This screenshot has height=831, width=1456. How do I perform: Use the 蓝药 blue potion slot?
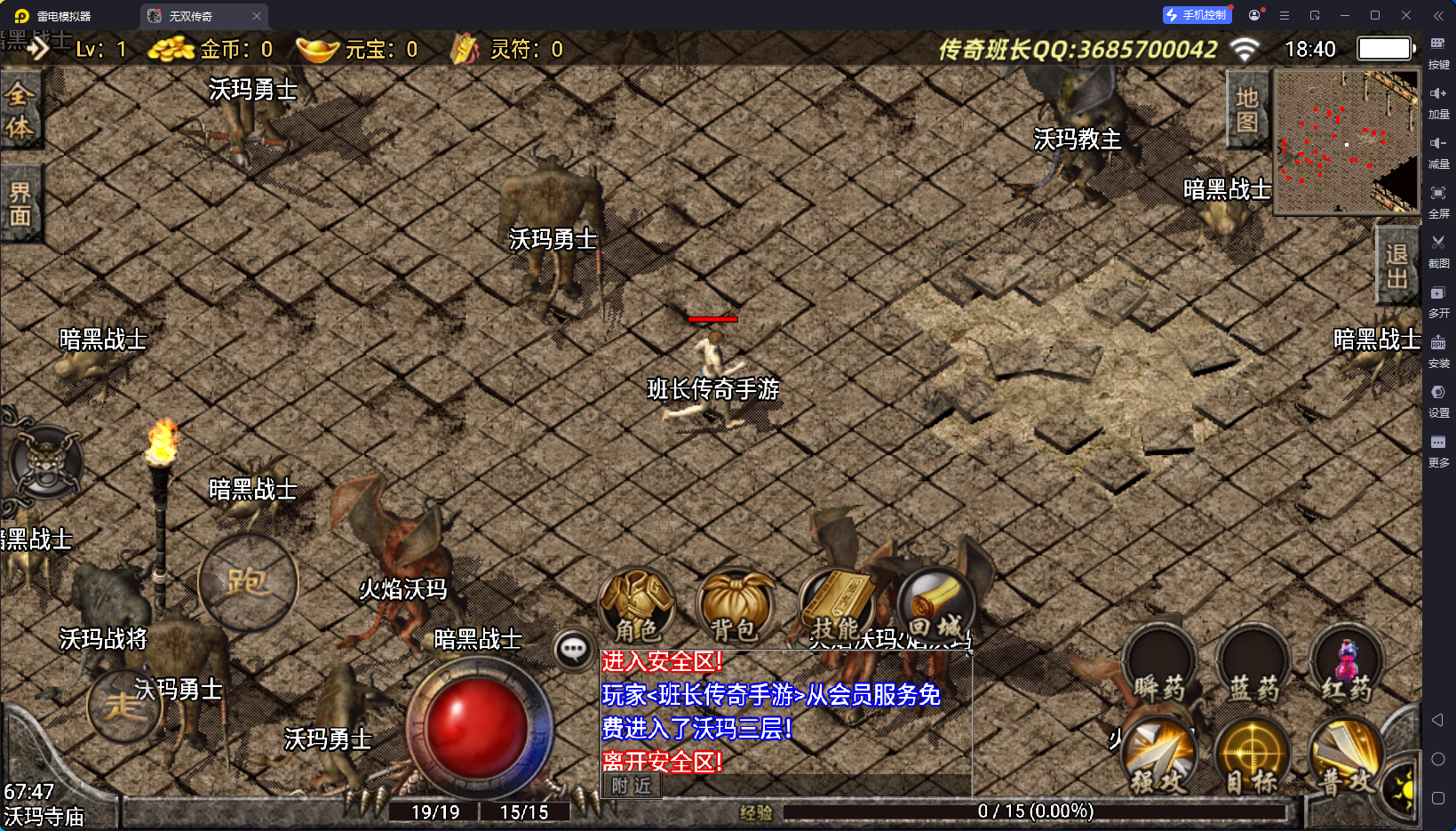[x=1253, y=667]
